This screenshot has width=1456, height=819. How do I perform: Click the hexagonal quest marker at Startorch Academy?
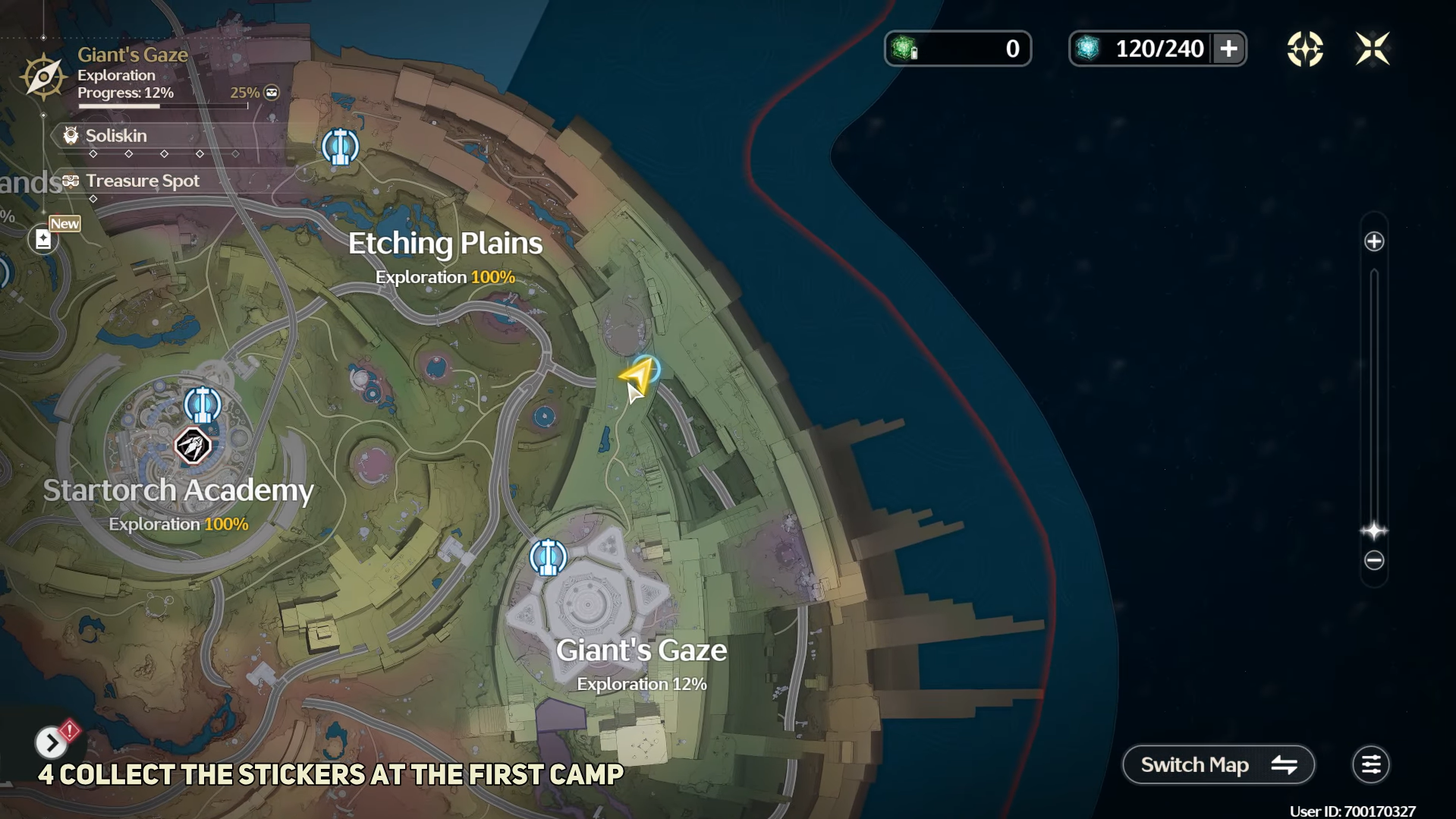[193, 446]
